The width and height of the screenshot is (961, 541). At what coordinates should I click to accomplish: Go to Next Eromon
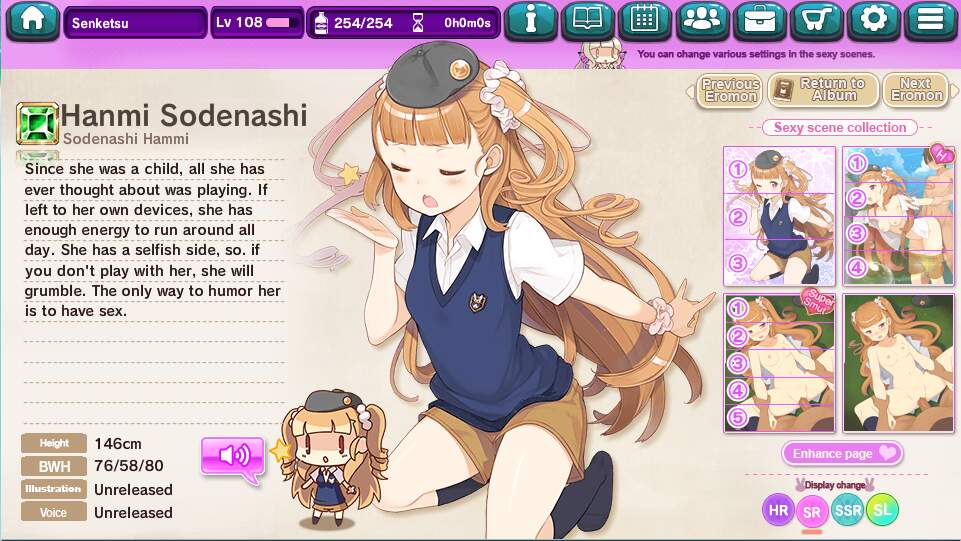(916, 90)
